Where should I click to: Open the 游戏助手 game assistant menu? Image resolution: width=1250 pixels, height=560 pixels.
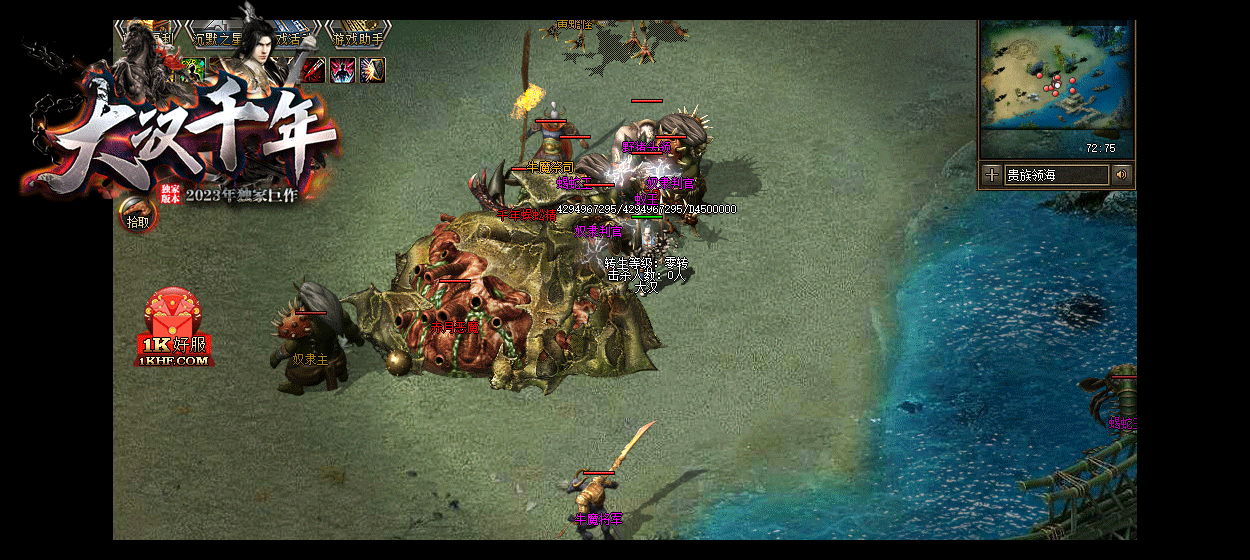pos(357,38)
